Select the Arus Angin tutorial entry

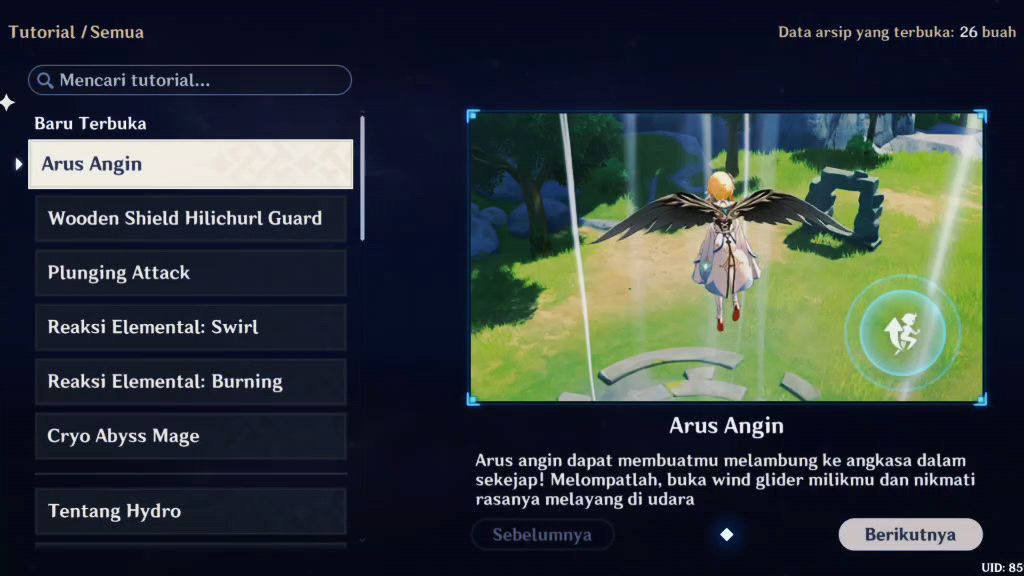[x=190, y=164]
